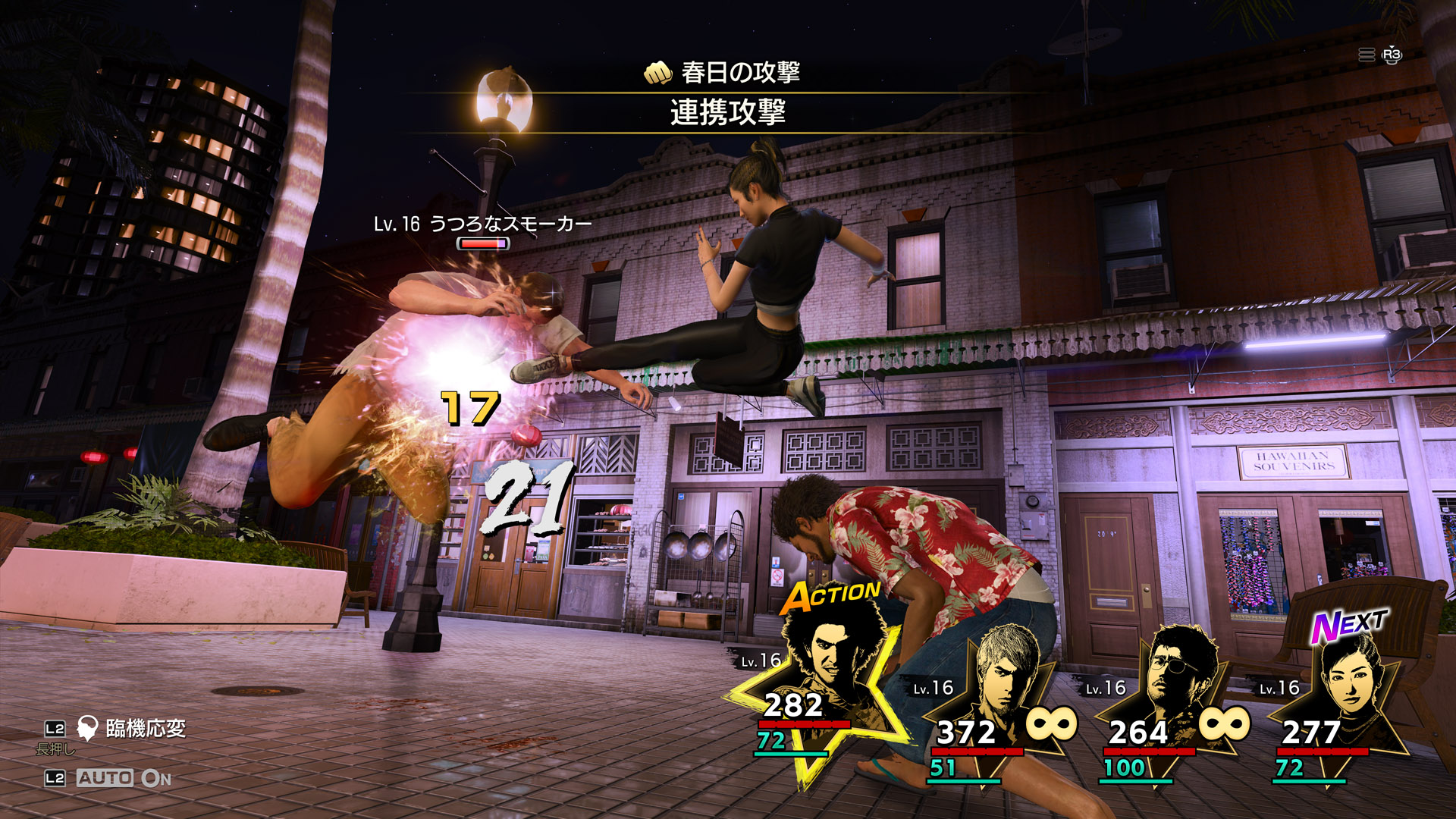Open the 臨機応変 tactics option
The width and height of the screenshot is (1456, 819).
click(x=144, y=729)
